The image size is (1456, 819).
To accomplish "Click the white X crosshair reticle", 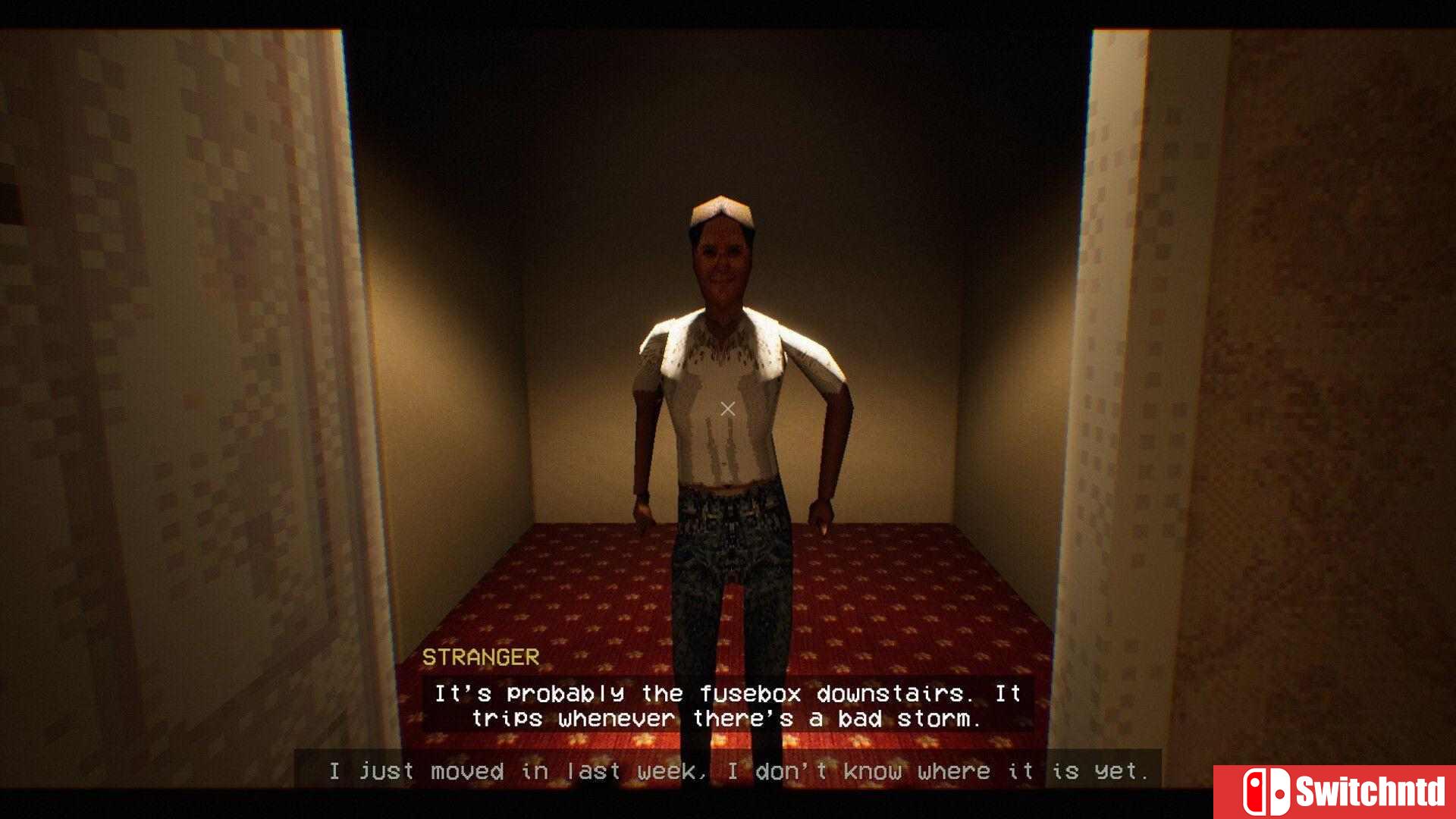I will point(727,408).
